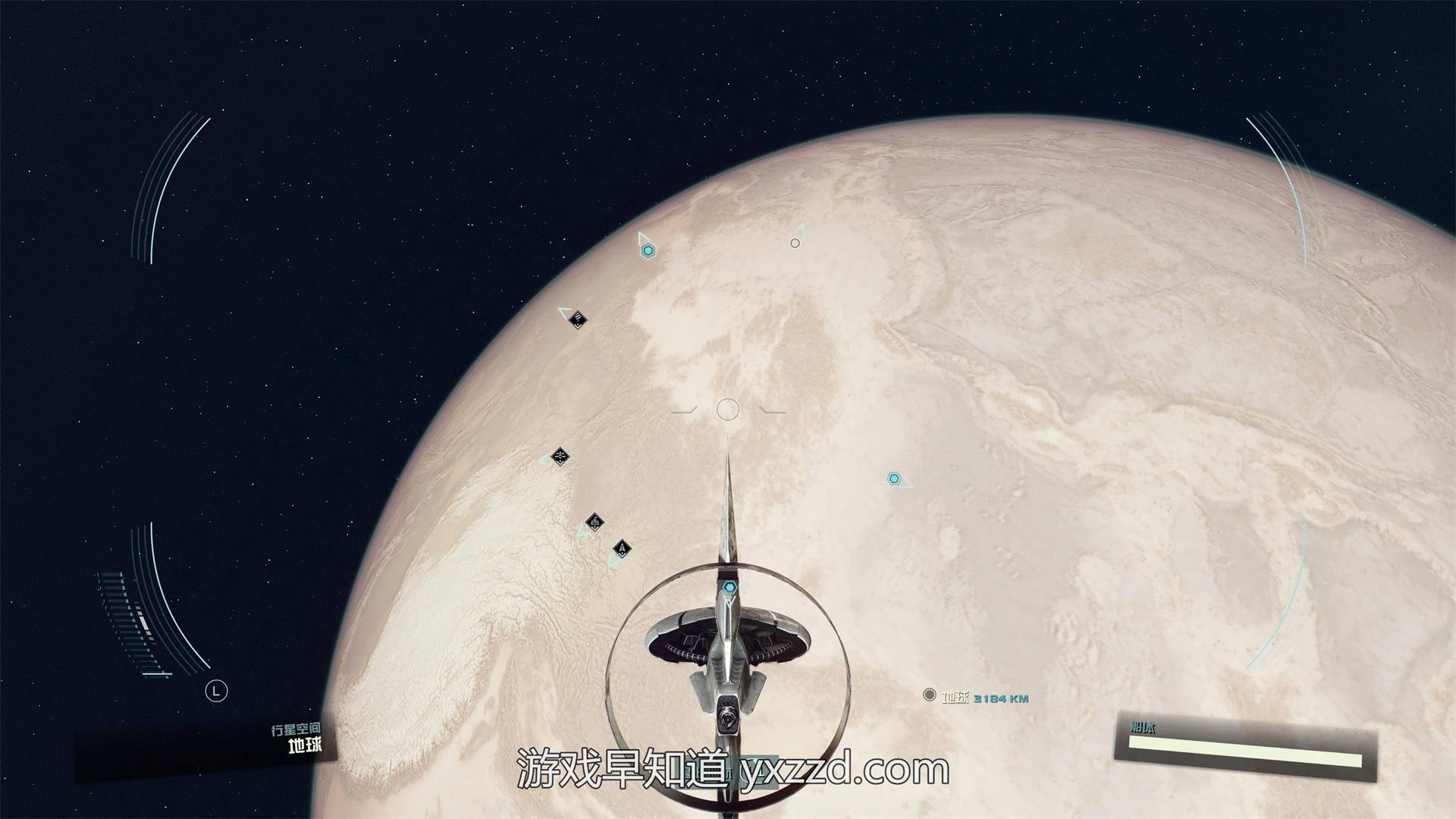Screen dimensions: 1456x819
Task: Select the 地球 3184 KM planet marker
Action: pos(930,695)
